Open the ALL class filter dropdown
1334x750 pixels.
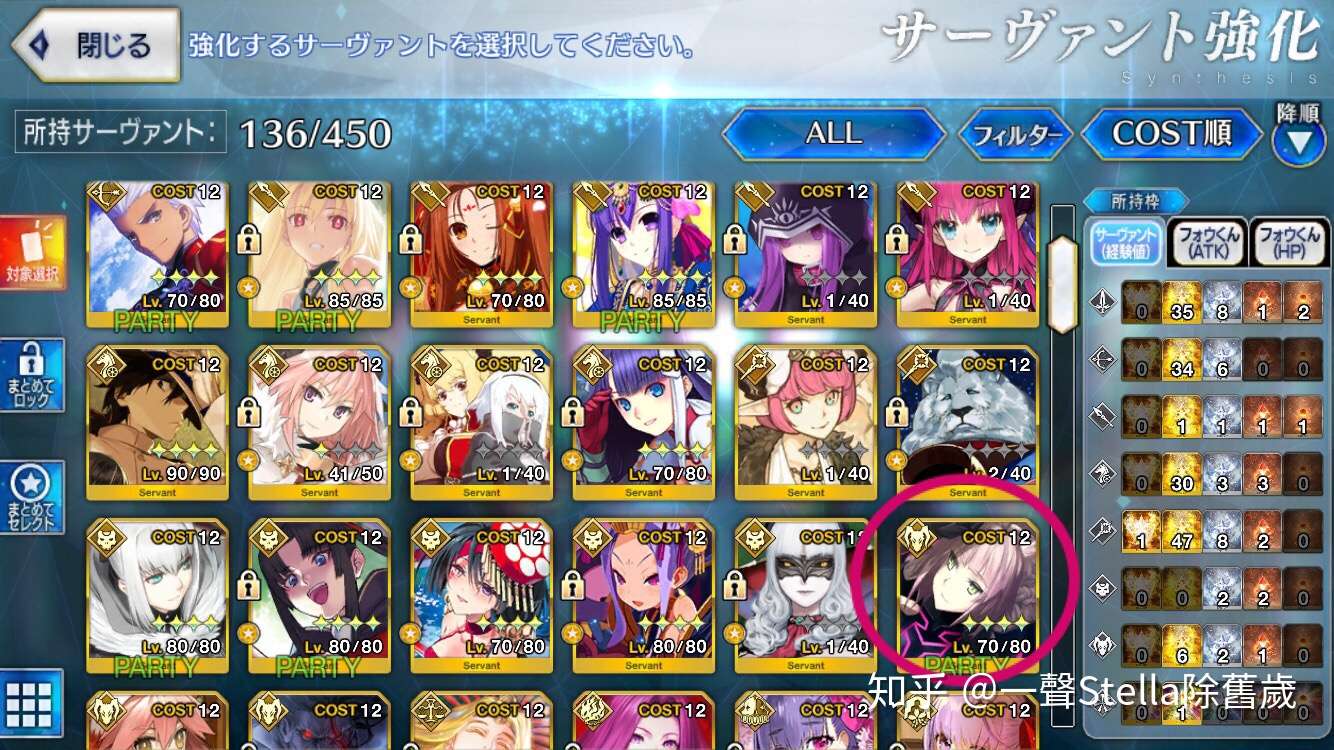833,133
